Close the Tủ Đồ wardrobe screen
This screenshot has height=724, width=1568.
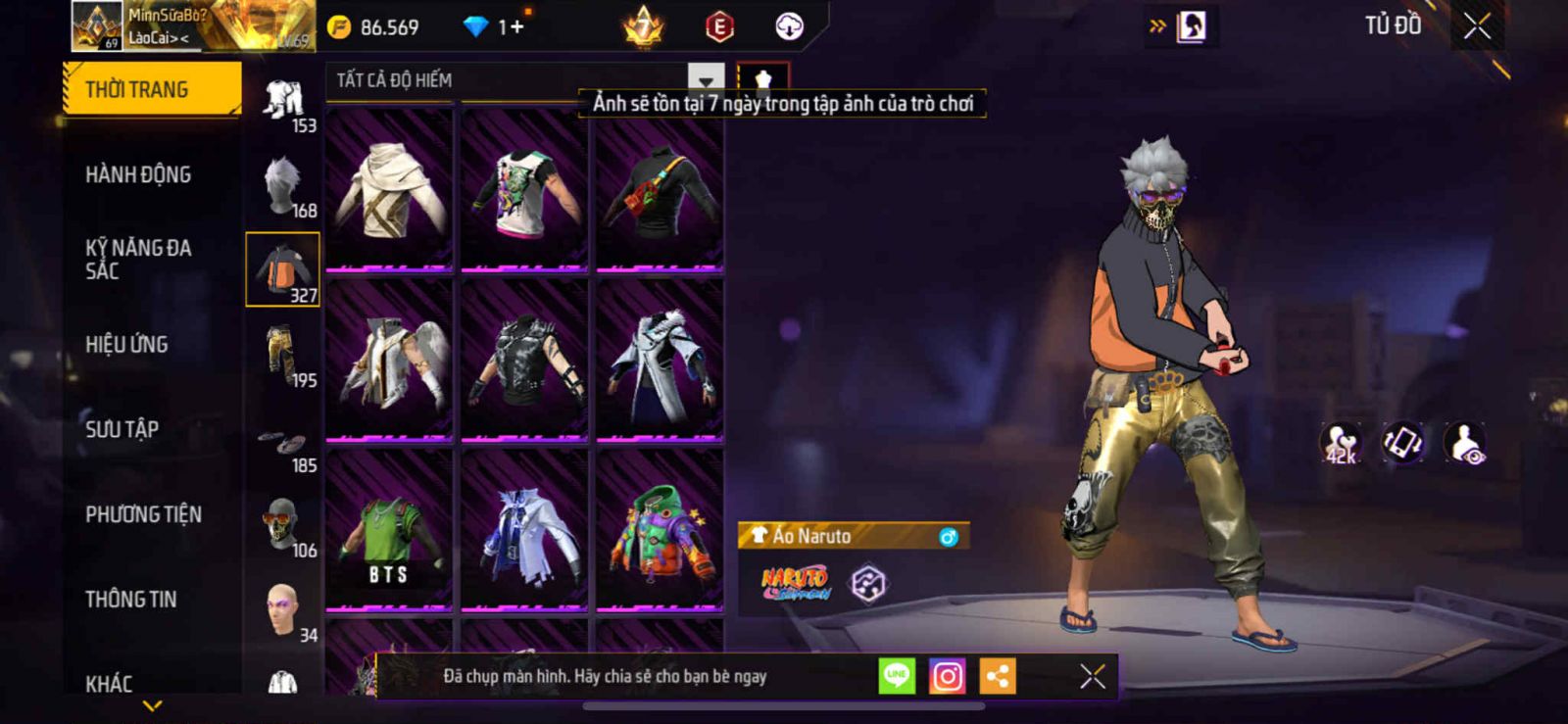(1477, 26)
